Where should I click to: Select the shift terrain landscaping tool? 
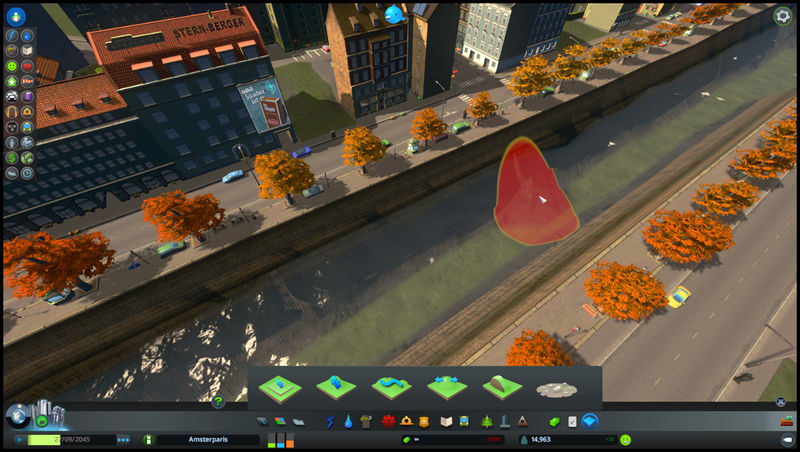[336, 386]
